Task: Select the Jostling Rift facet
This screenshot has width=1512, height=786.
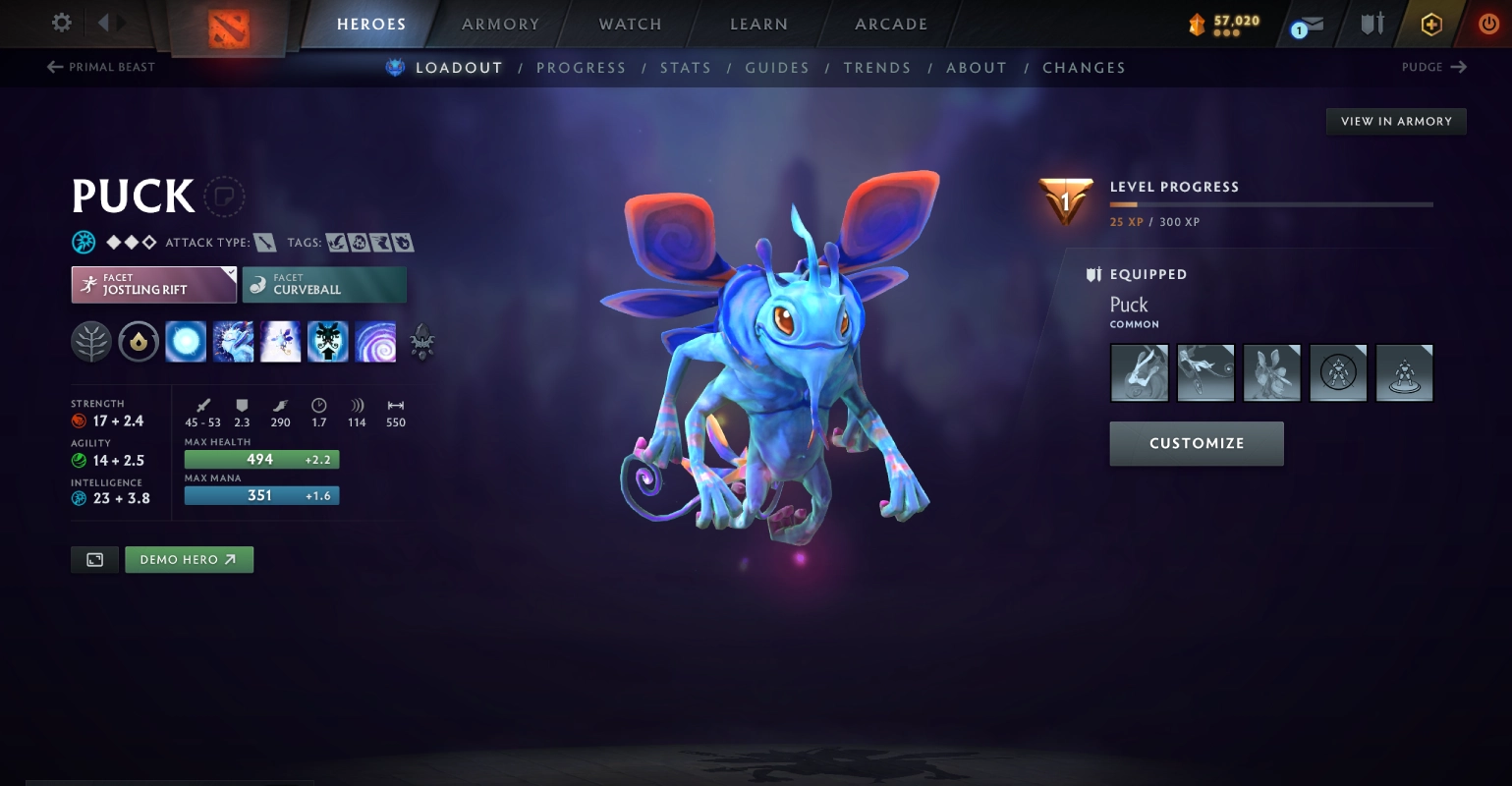Action: (153, 285)
